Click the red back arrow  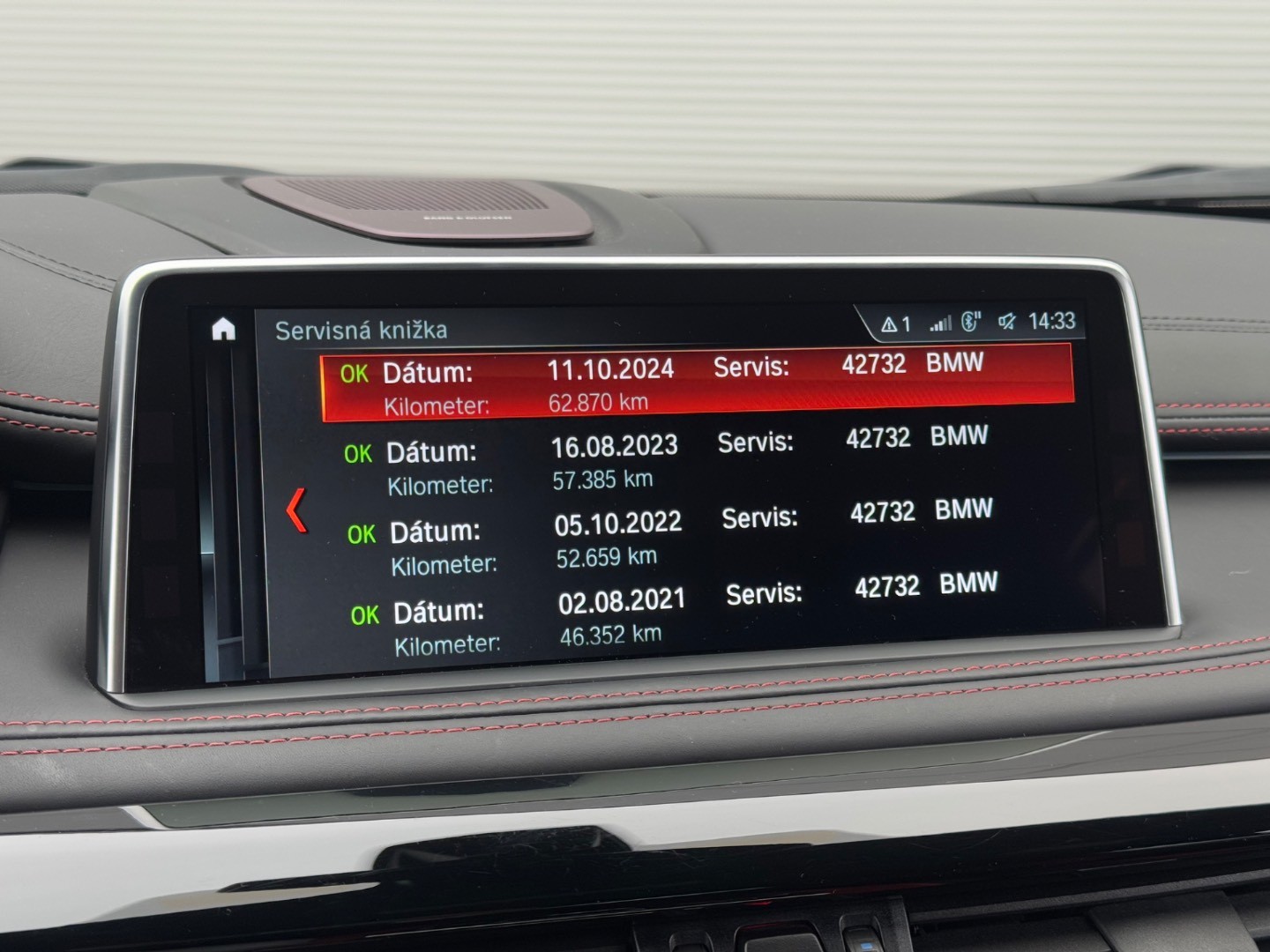(x=297, y=510)
